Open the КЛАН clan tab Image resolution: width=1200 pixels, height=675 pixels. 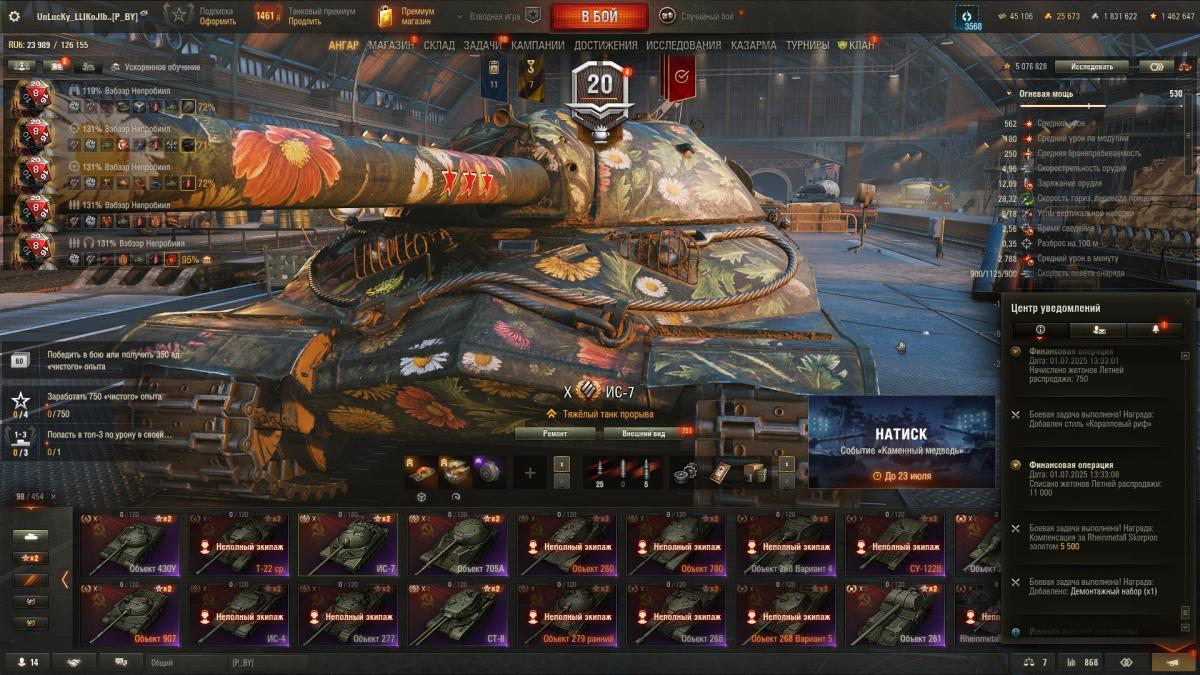tap(858, 45)
